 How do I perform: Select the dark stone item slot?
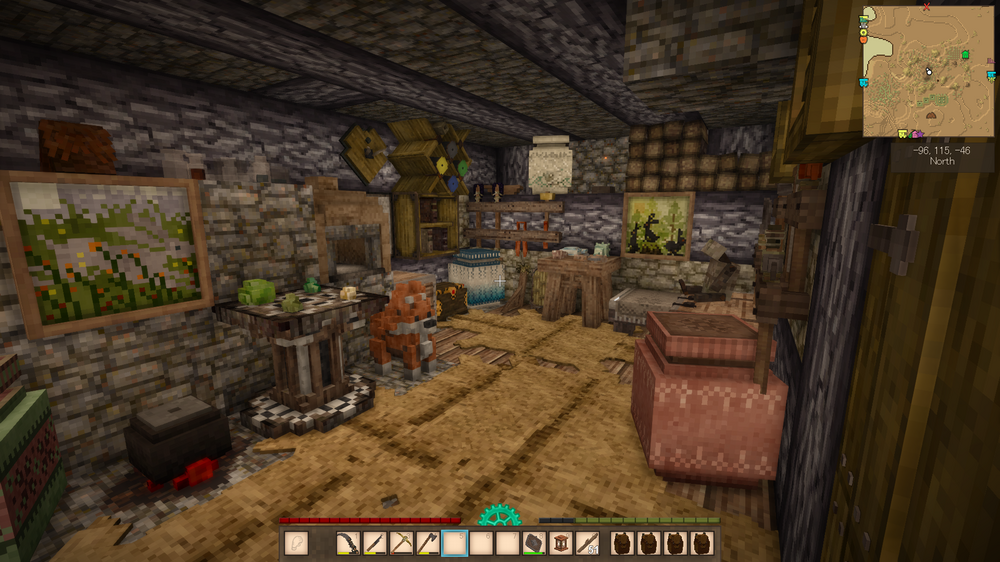pyautogui.click(x=533, y=543)
